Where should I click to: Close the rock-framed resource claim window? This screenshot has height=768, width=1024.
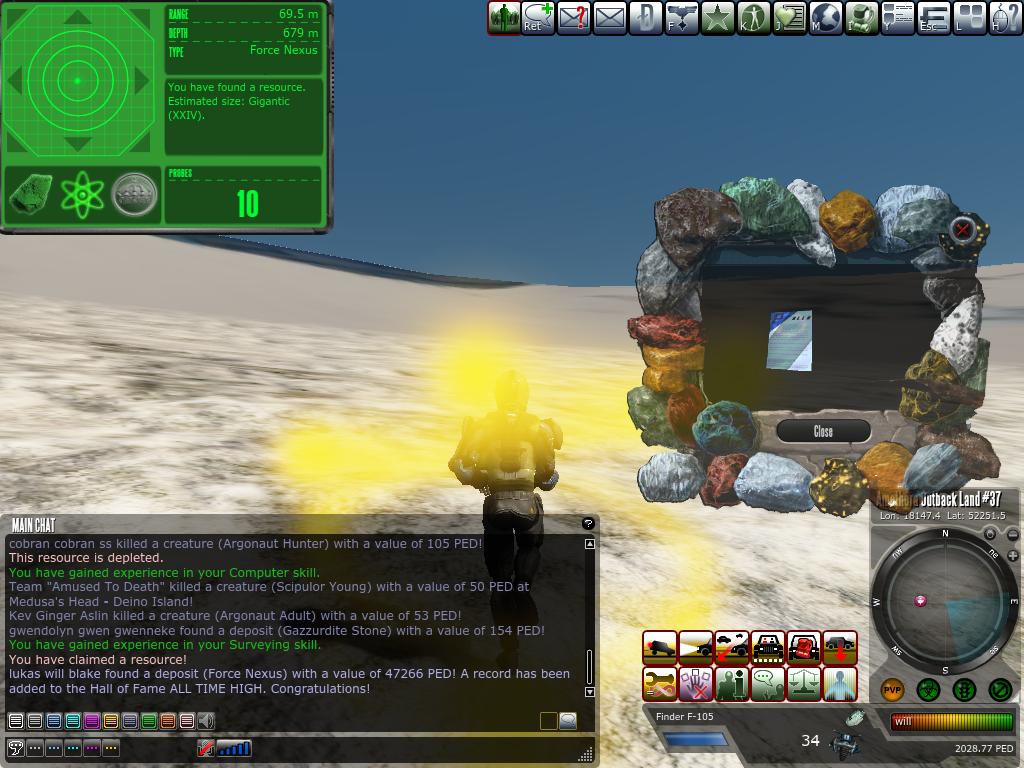tap(823, 431)
